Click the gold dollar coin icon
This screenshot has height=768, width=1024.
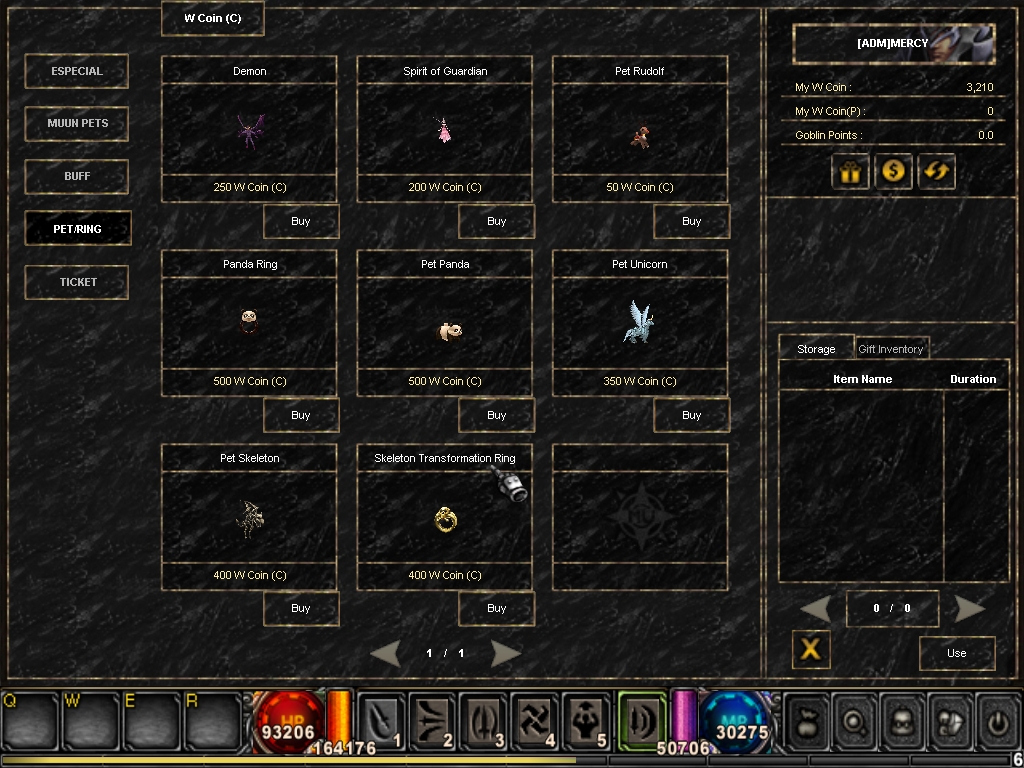point(893,171)
